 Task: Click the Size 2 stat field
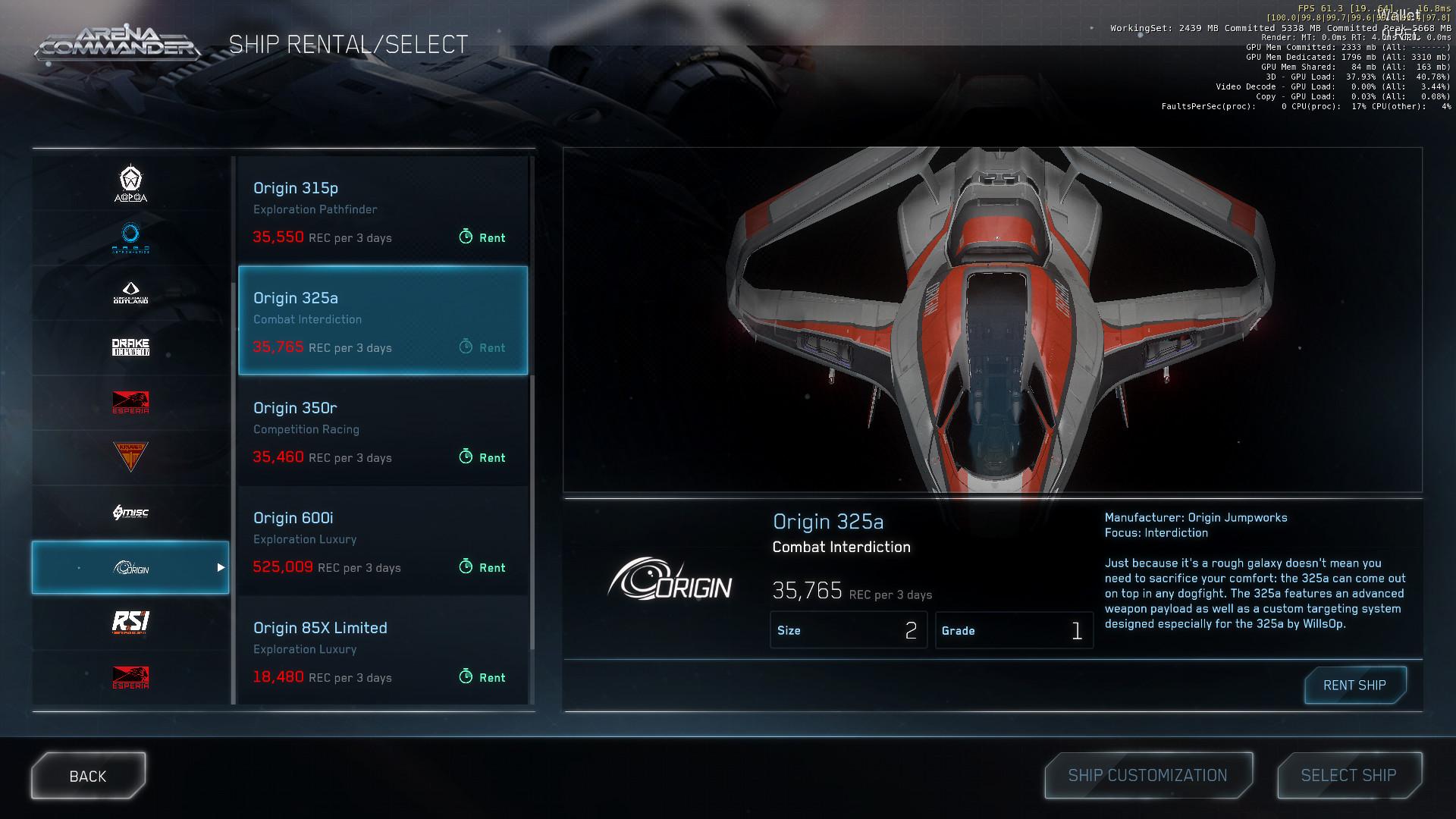pos(849,630)
